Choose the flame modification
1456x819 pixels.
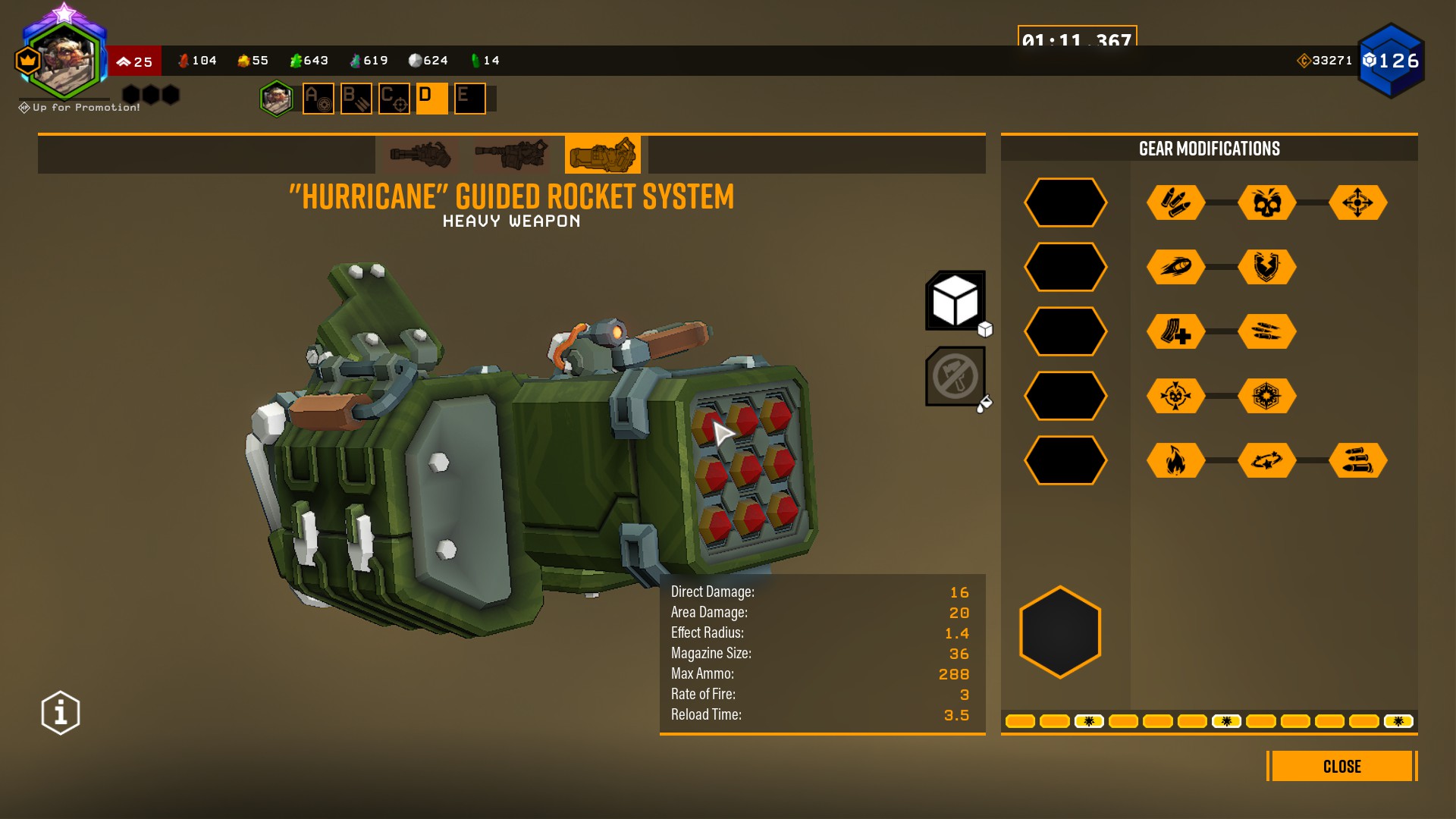pos(1175,460)
